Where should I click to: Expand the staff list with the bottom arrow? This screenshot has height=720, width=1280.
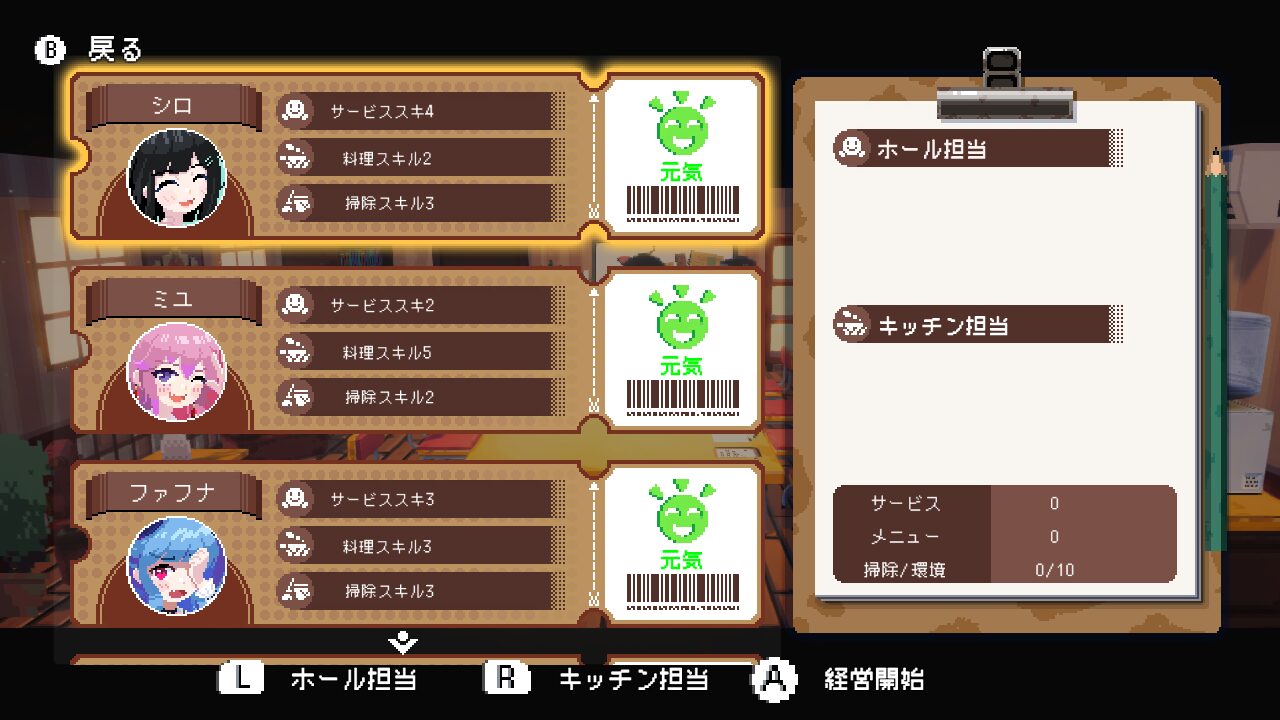(403, 644)
